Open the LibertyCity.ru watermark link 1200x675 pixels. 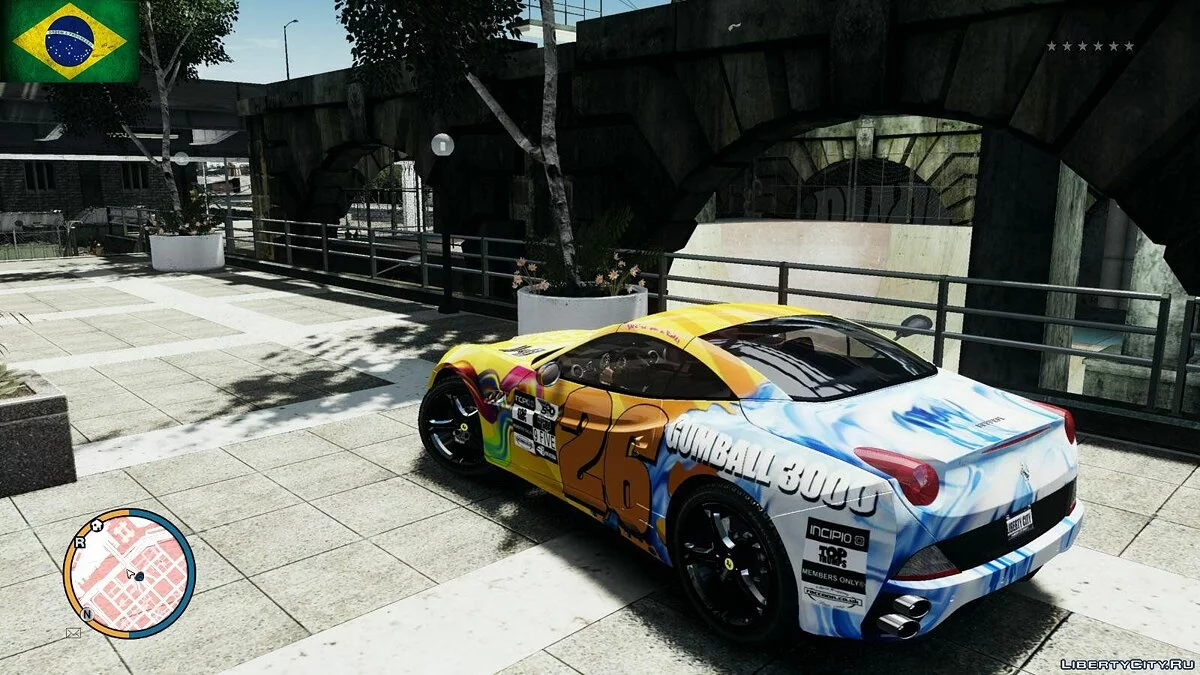coord(1127,663)
